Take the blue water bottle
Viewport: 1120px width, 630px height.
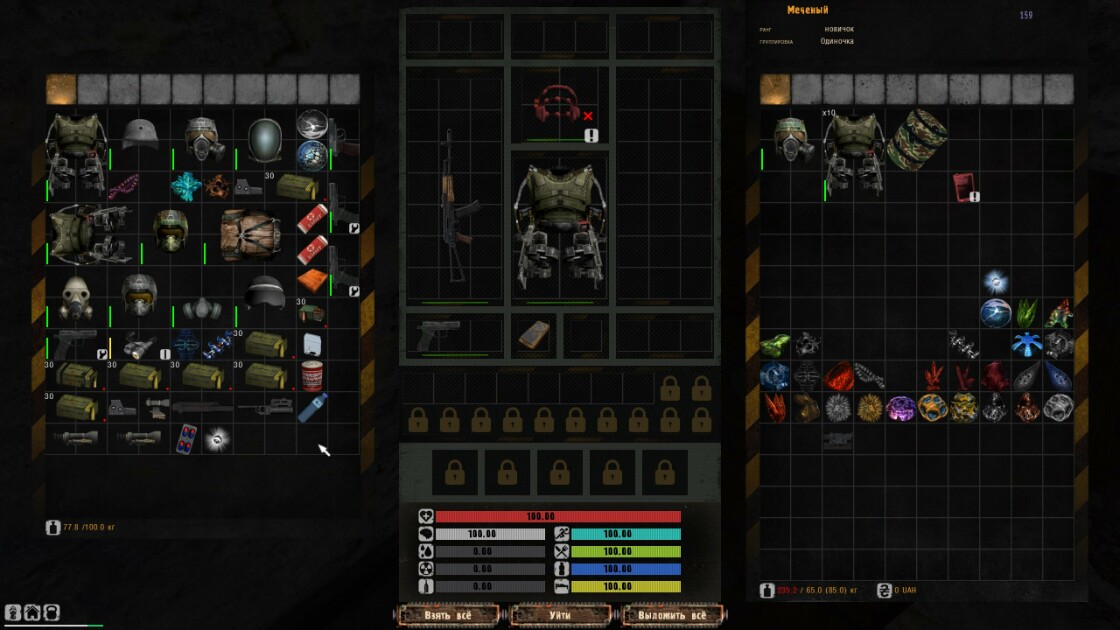click(x=312, y=406)
